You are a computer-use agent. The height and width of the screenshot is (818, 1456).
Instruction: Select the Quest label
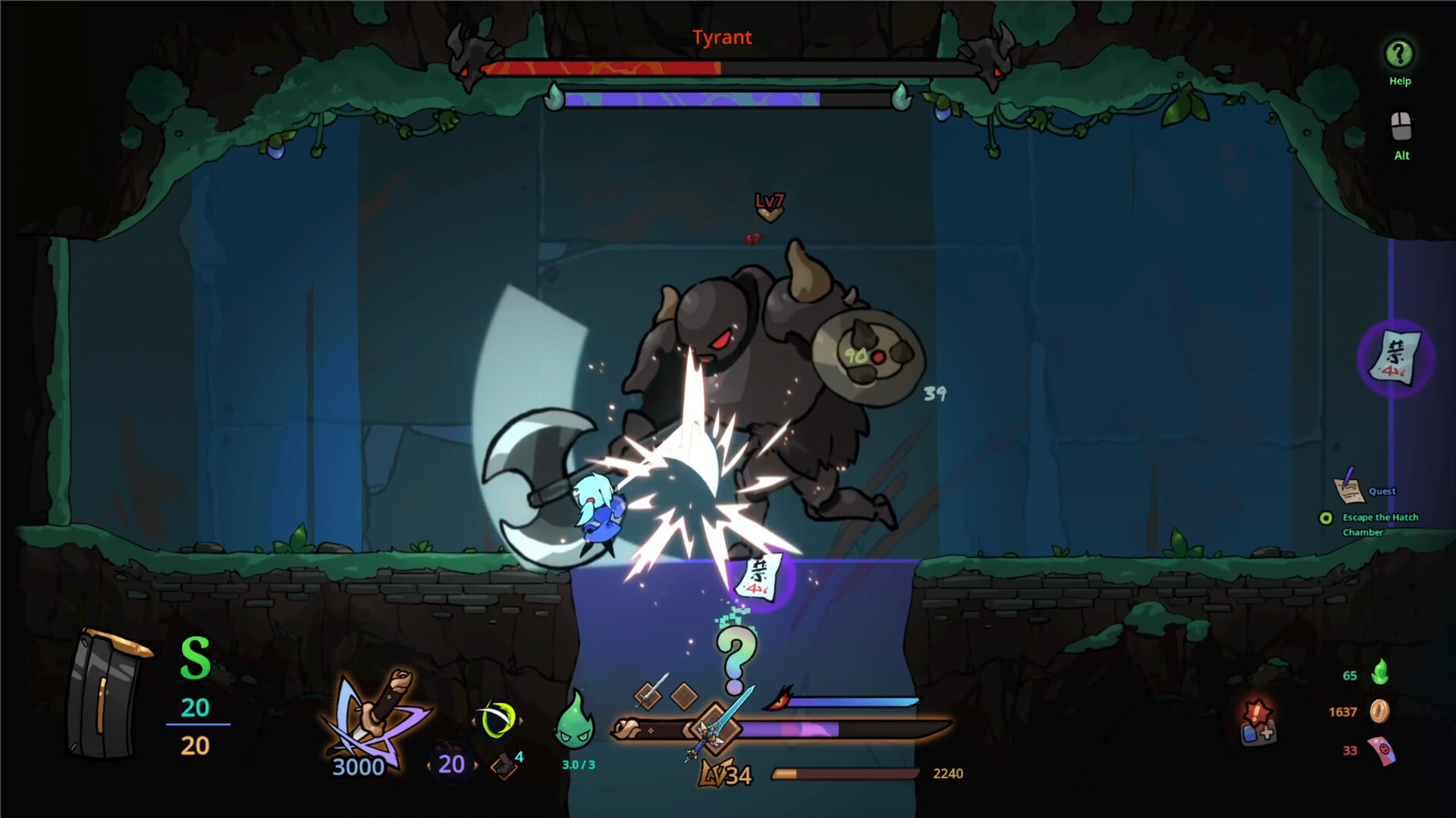1382,490
